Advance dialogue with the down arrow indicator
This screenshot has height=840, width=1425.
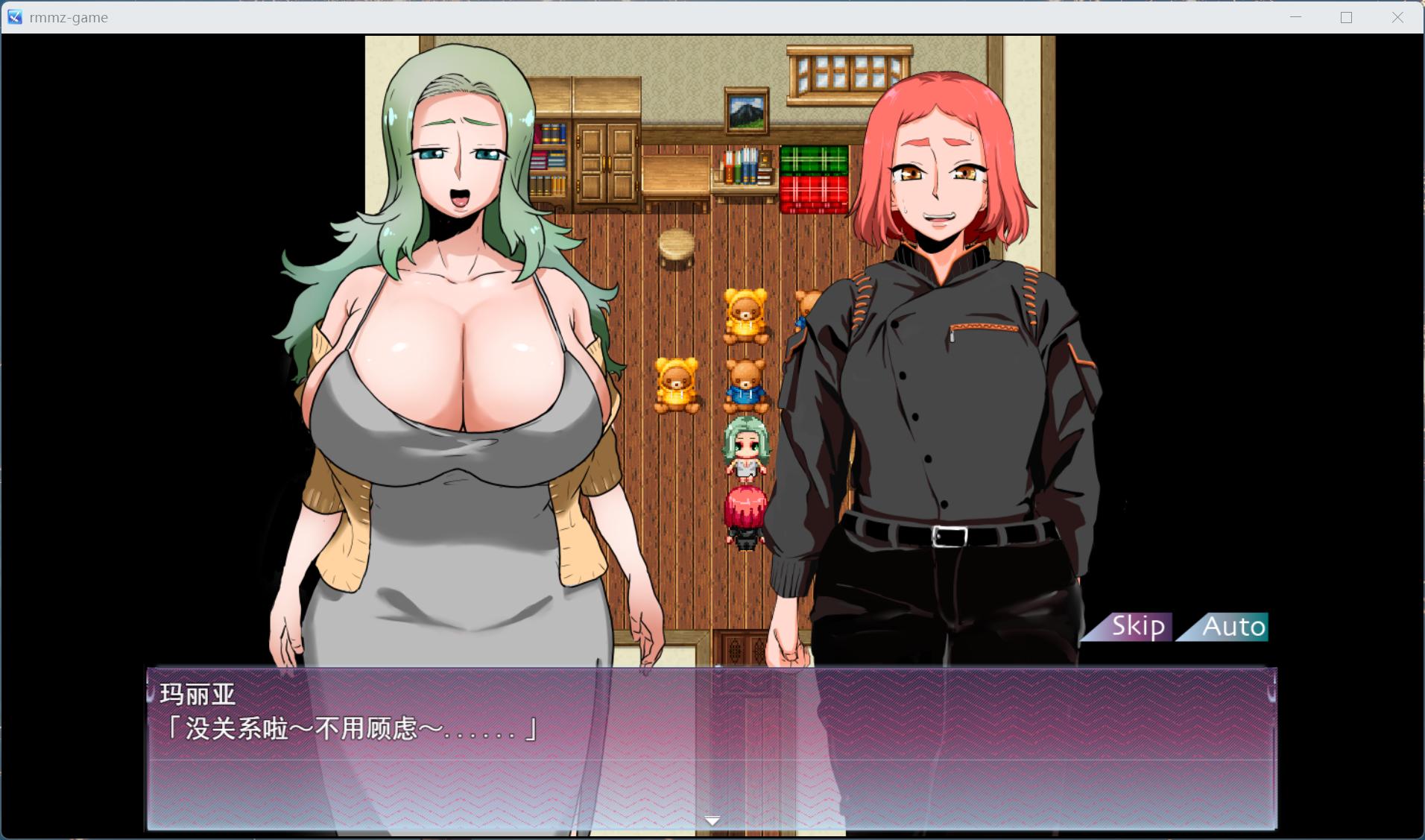point(712,821)
